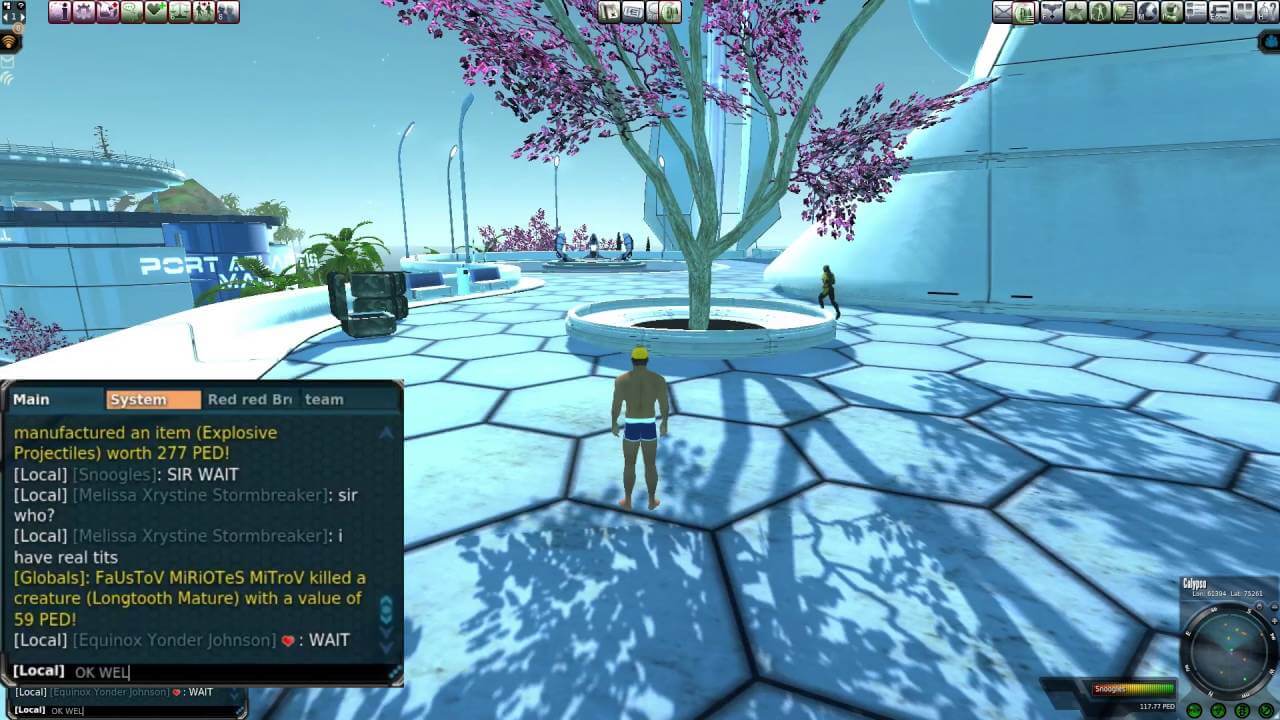Viewport: 1280px width, 720px height.
Task: Switch to the Main chat tab
Action: point(31,399)
